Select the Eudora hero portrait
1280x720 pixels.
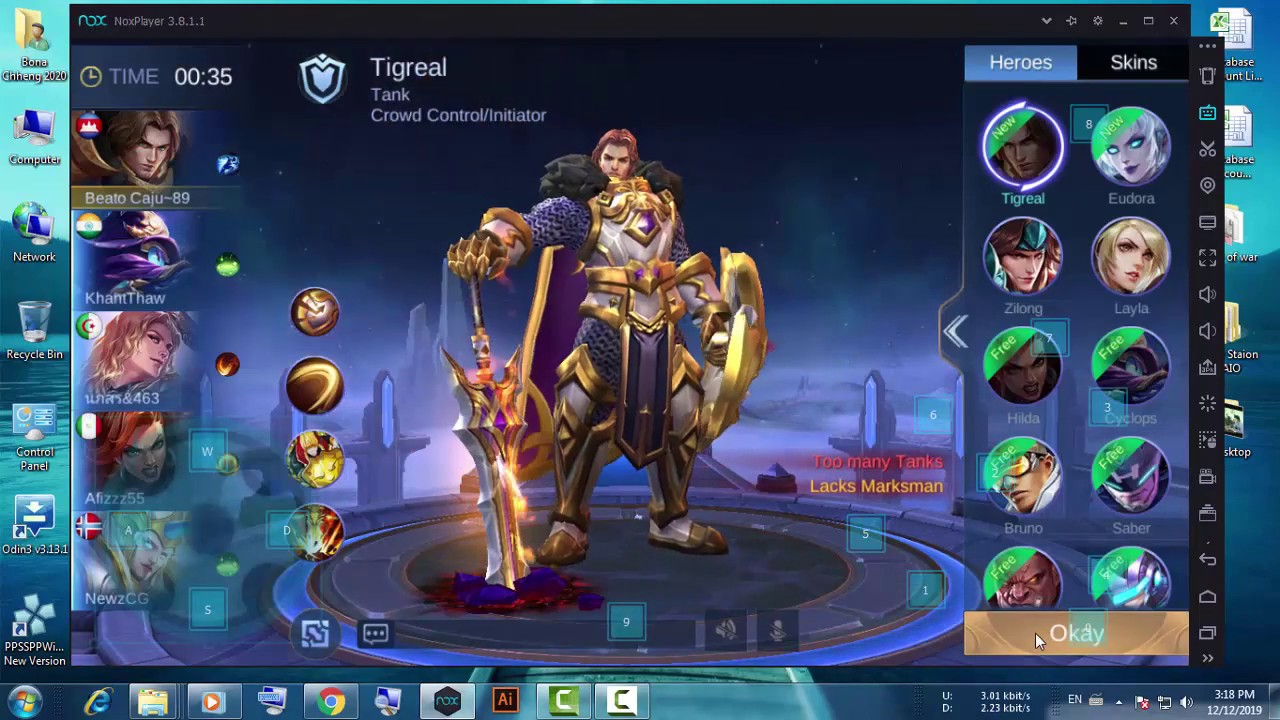point(1131,150)
